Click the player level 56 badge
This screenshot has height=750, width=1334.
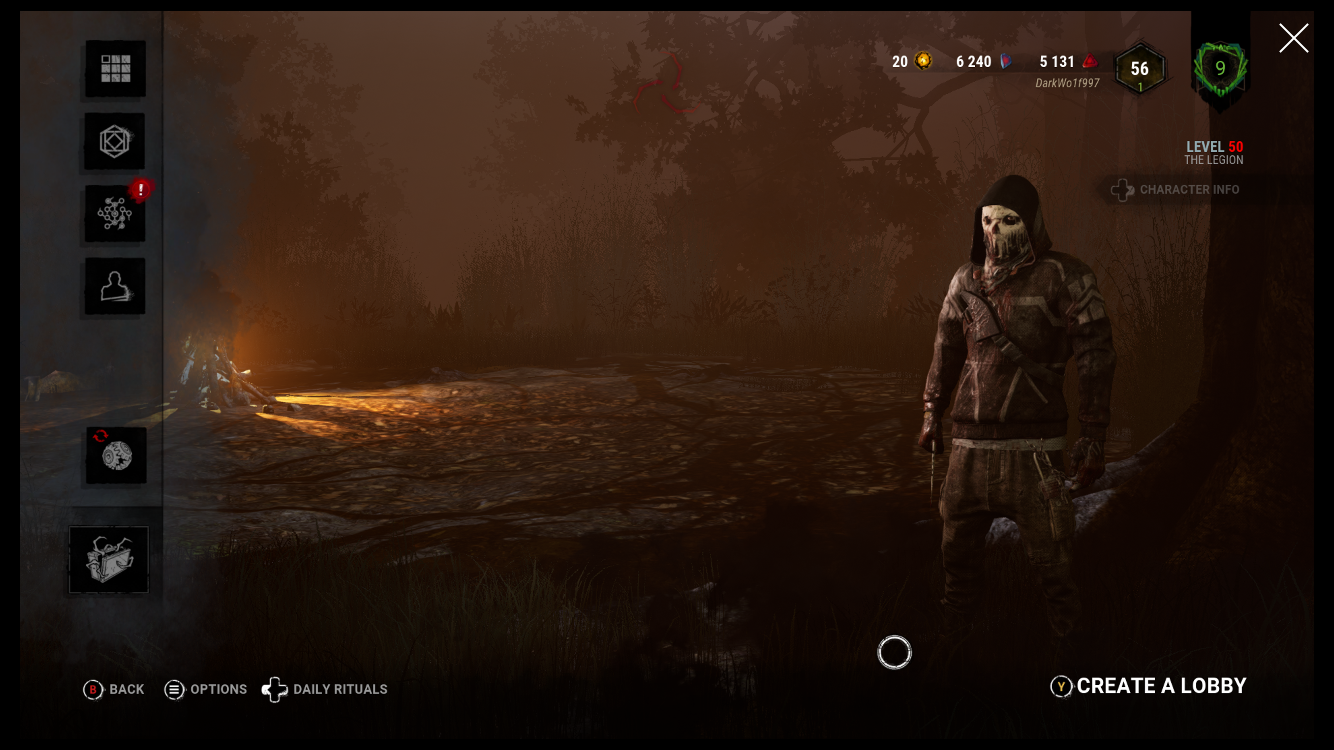pyautogui.click(x=1140, y=69)
